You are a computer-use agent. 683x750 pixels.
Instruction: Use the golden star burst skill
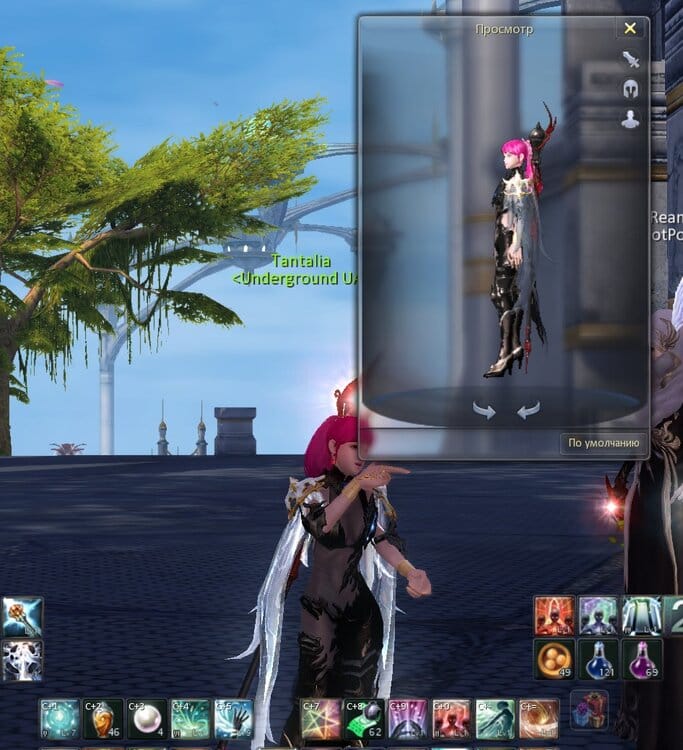pyautogui.click(x=321, y=719)
